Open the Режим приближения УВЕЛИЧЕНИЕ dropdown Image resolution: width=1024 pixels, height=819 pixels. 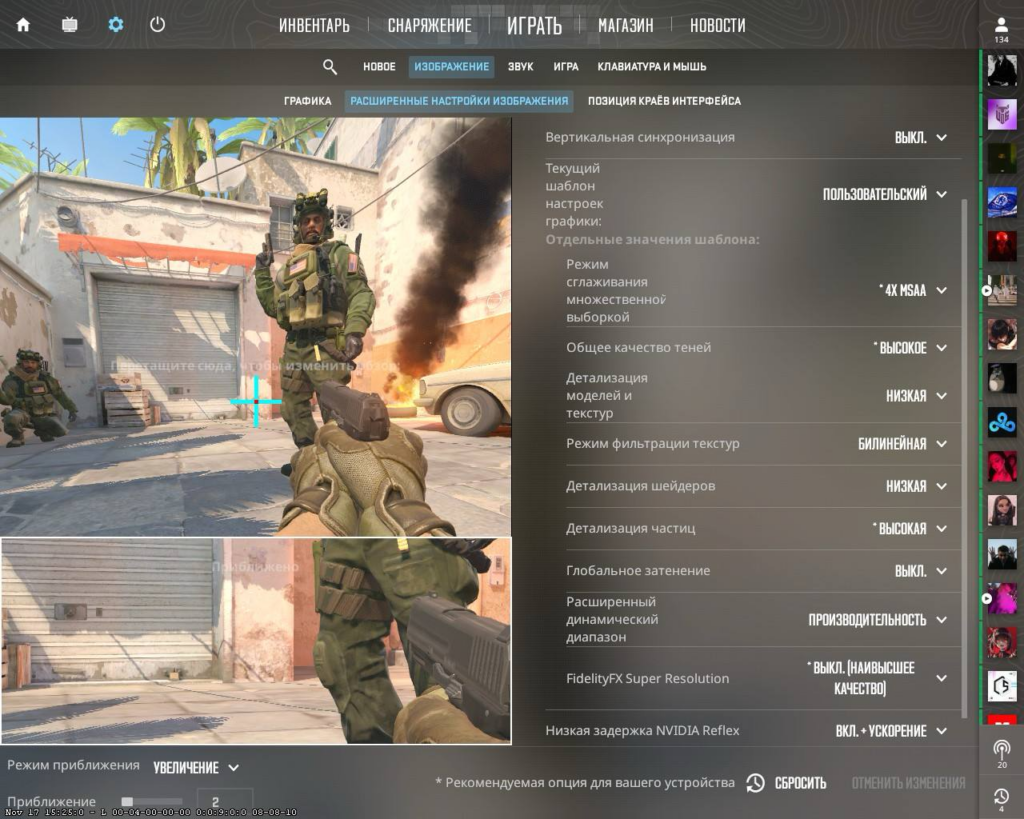click(x=196, y=768)
